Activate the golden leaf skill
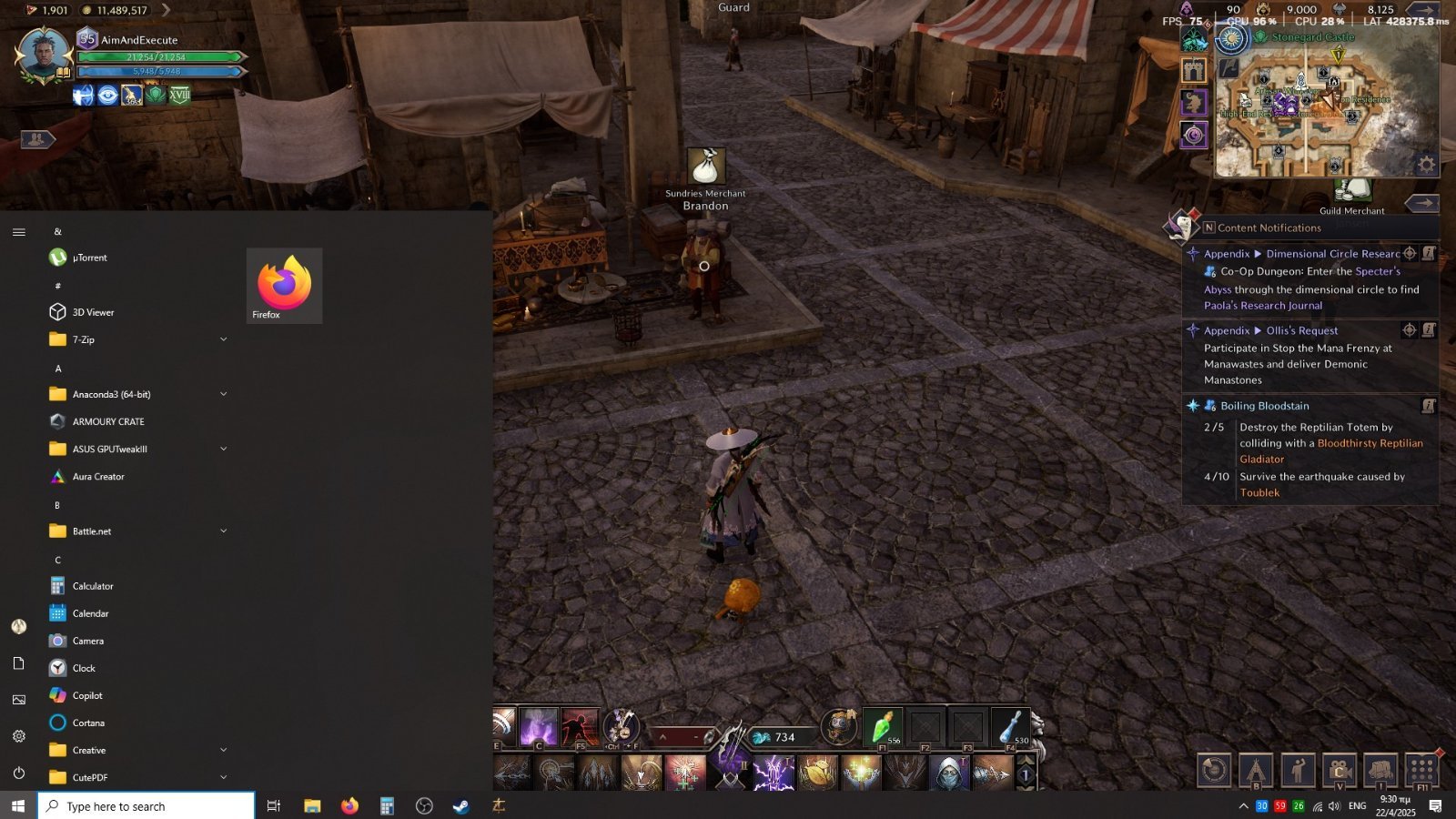This screenshot has height=819, width=1456. pyautogui.click(x=817, y=773)
